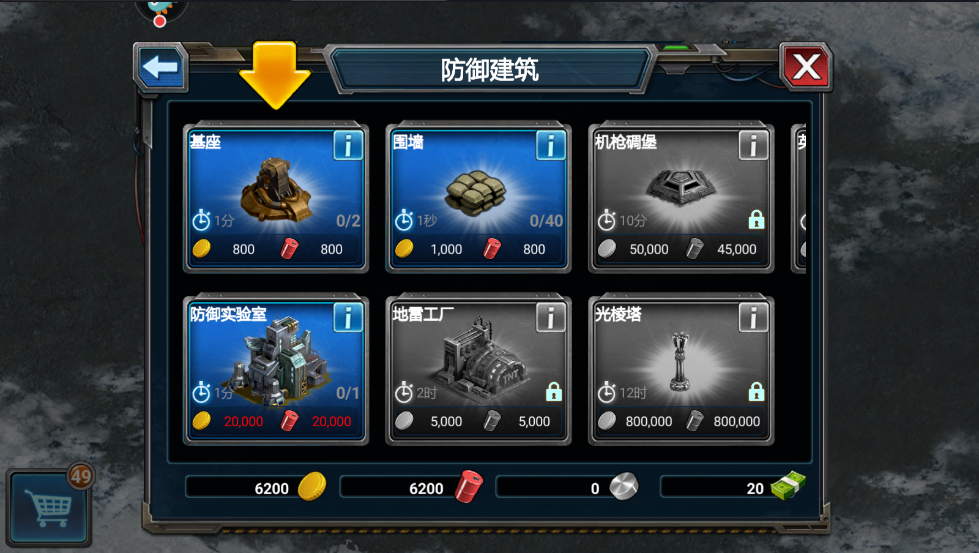View 光棱塔 info details
Screen dimensions: 979x553
coord(754,318)
